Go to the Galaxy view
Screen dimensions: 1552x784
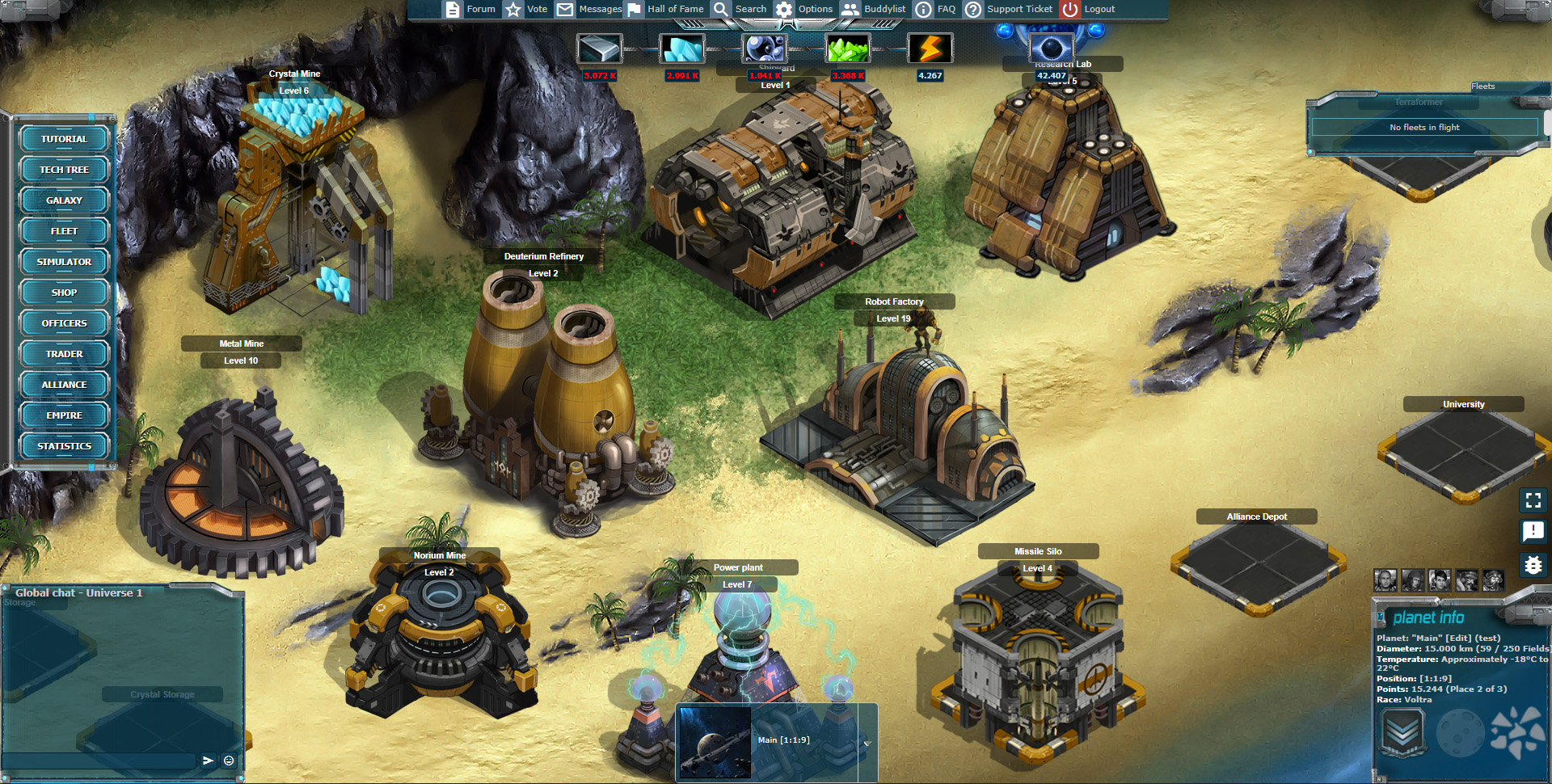point(64,200)
